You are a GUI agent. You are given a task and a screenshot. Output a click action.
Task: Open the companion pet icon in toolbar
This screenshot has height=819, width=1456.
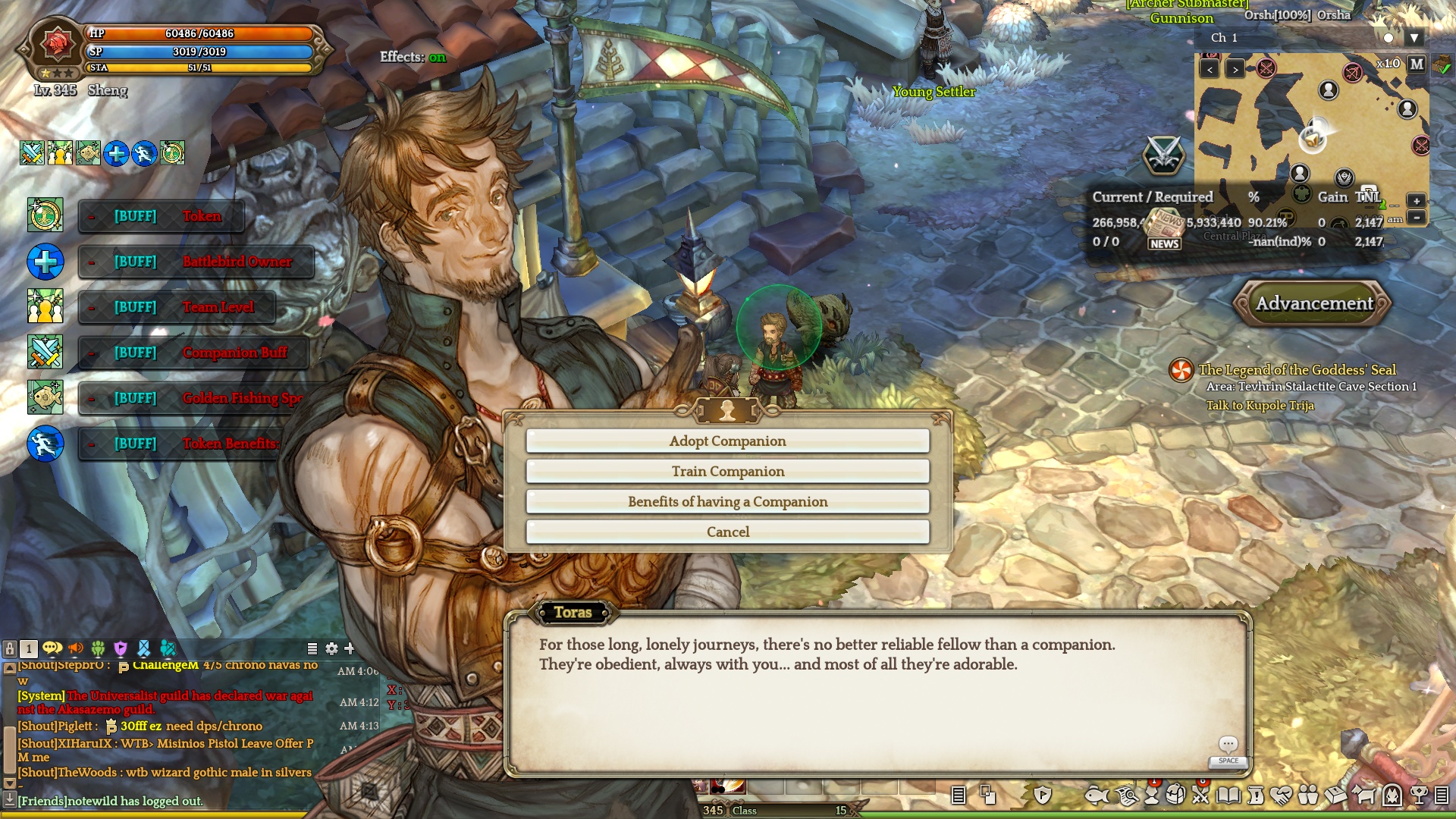pyautogui.click(x=1363, y=795)
